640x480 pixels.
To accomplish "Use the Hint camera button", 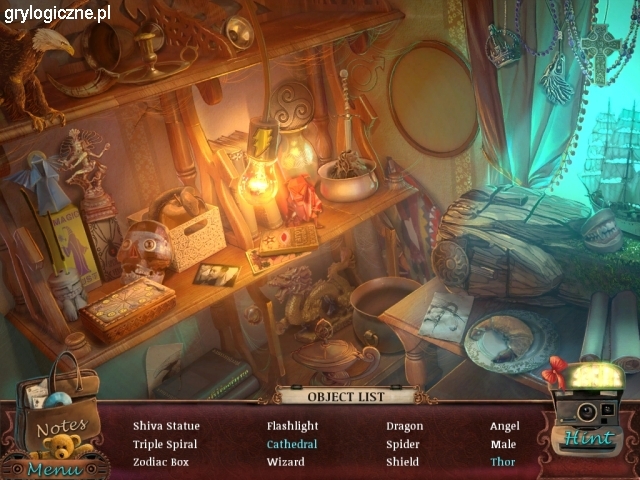I will (x=588, y=420).
